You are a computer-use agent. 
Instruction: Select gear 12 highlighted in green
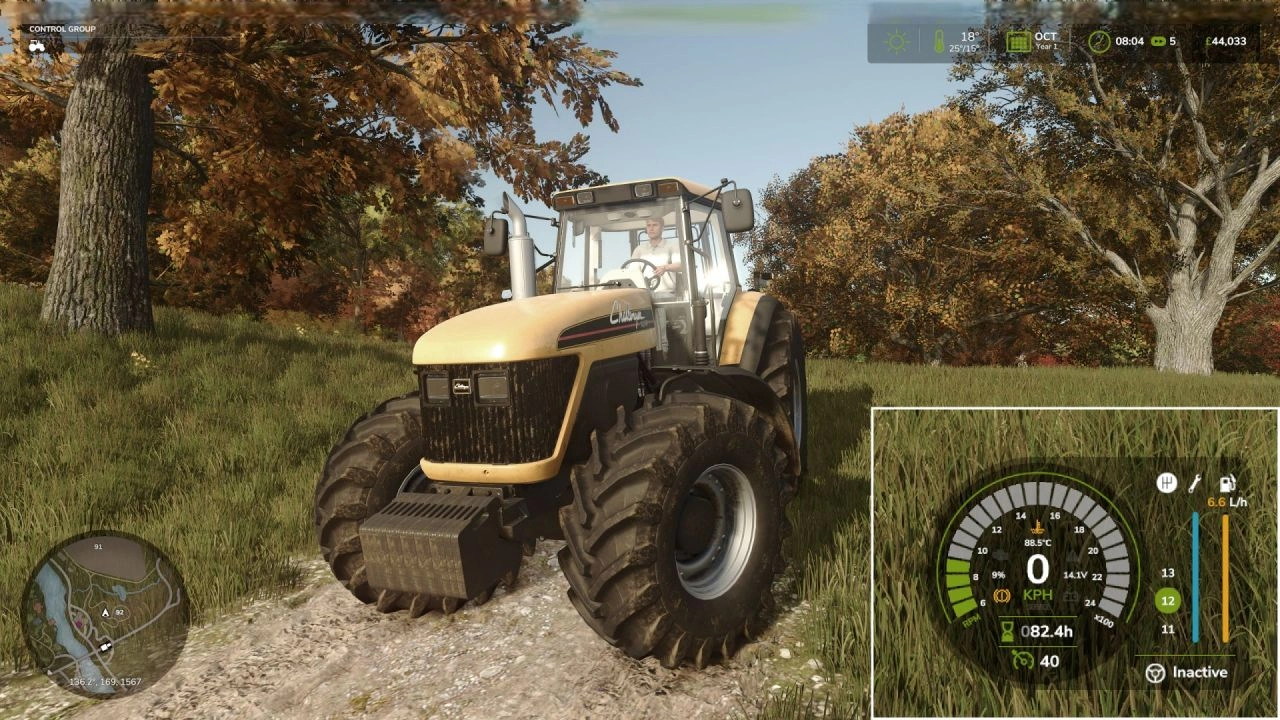tap(1166, 598)
